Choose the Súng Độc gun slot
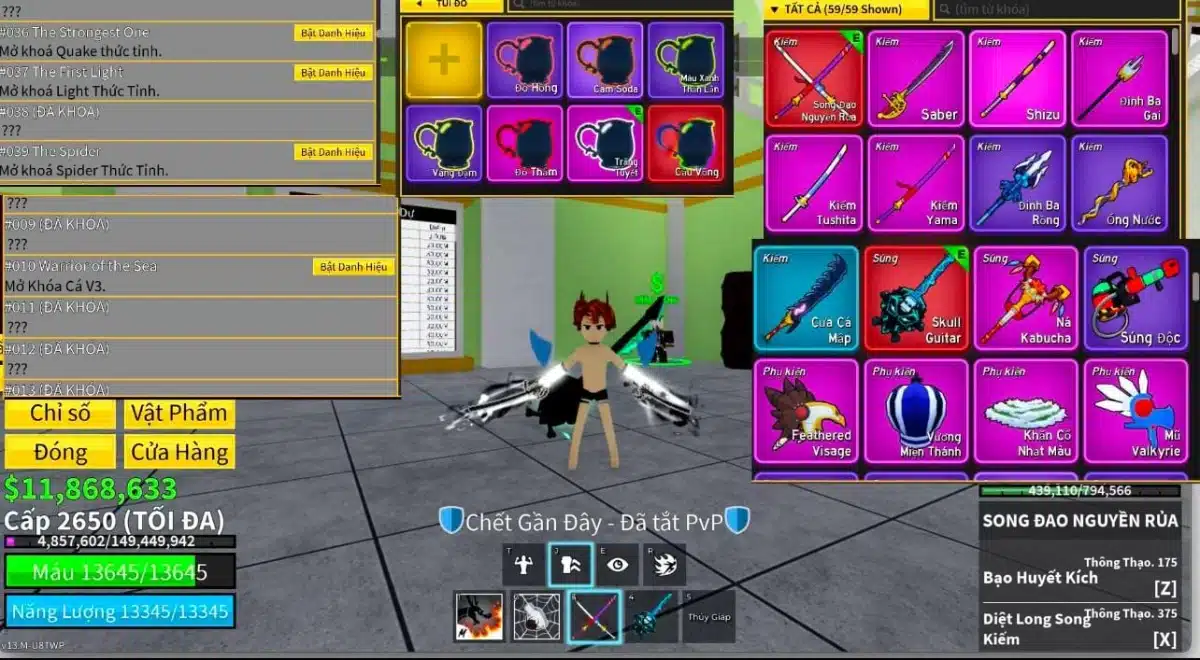 1136,297
